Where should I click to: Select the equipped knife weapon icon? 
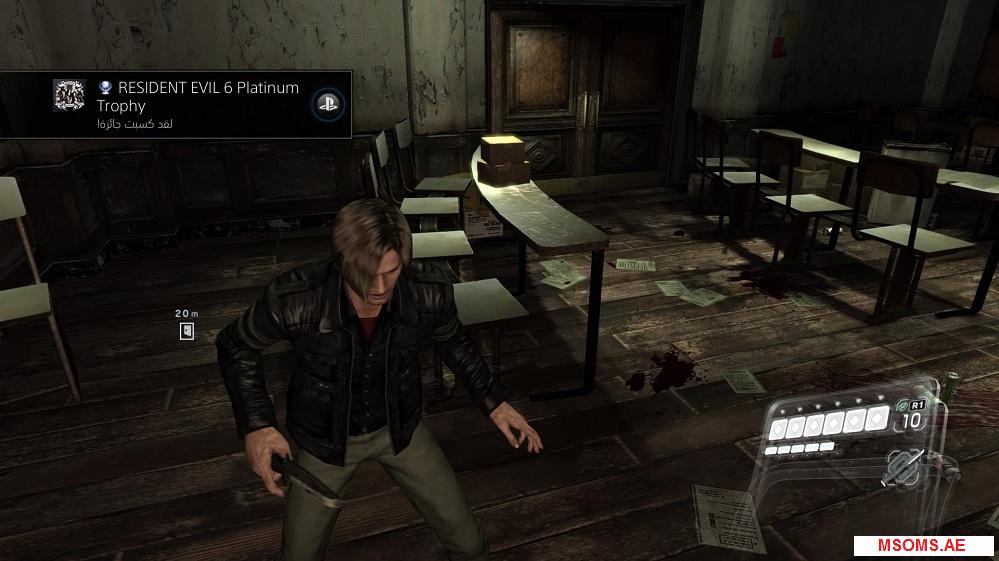[x=903, y=468]
